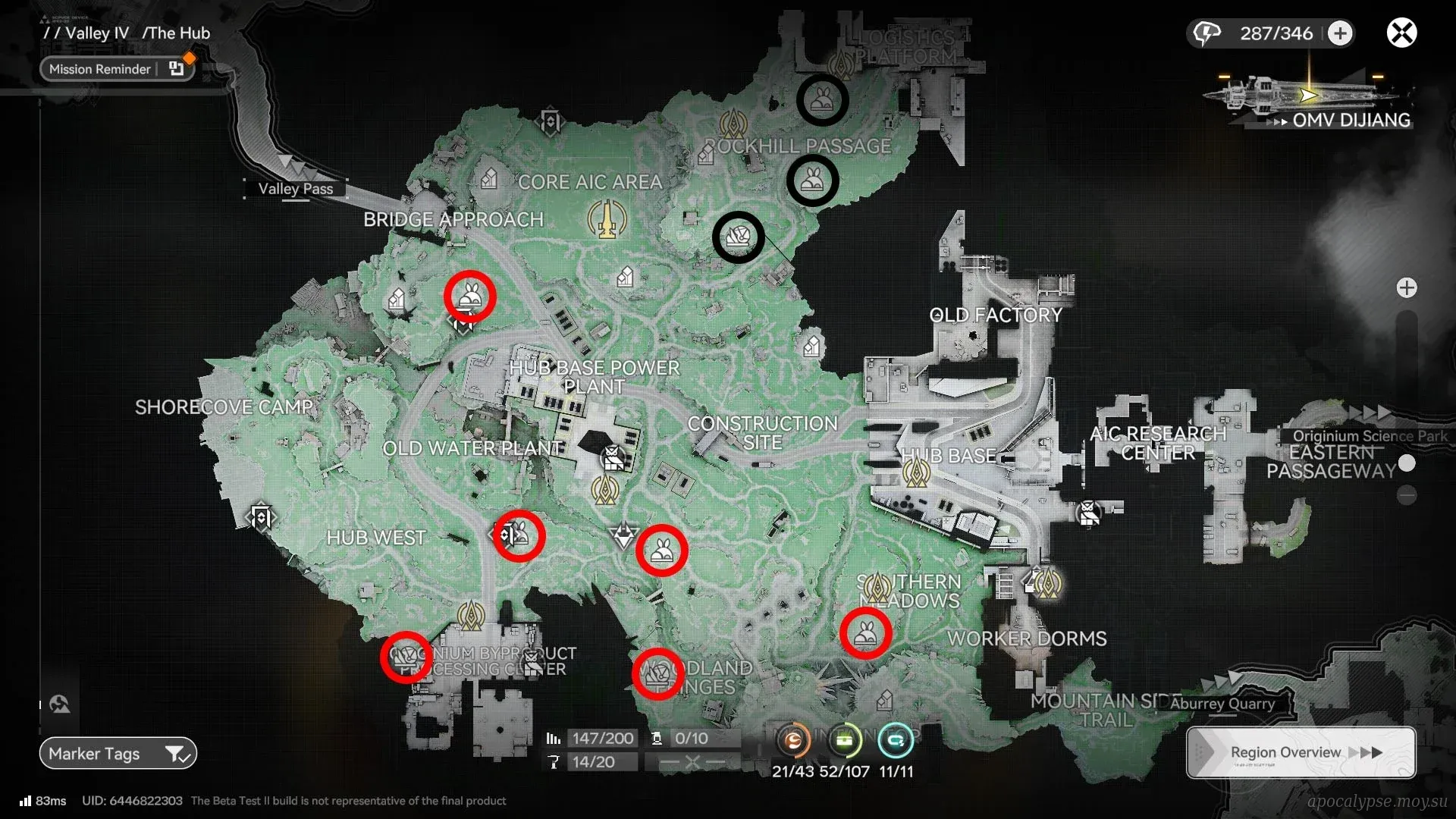Click the orange collectible counter icon
Viewport: 1456px width, 819px height.
point(793,740)
